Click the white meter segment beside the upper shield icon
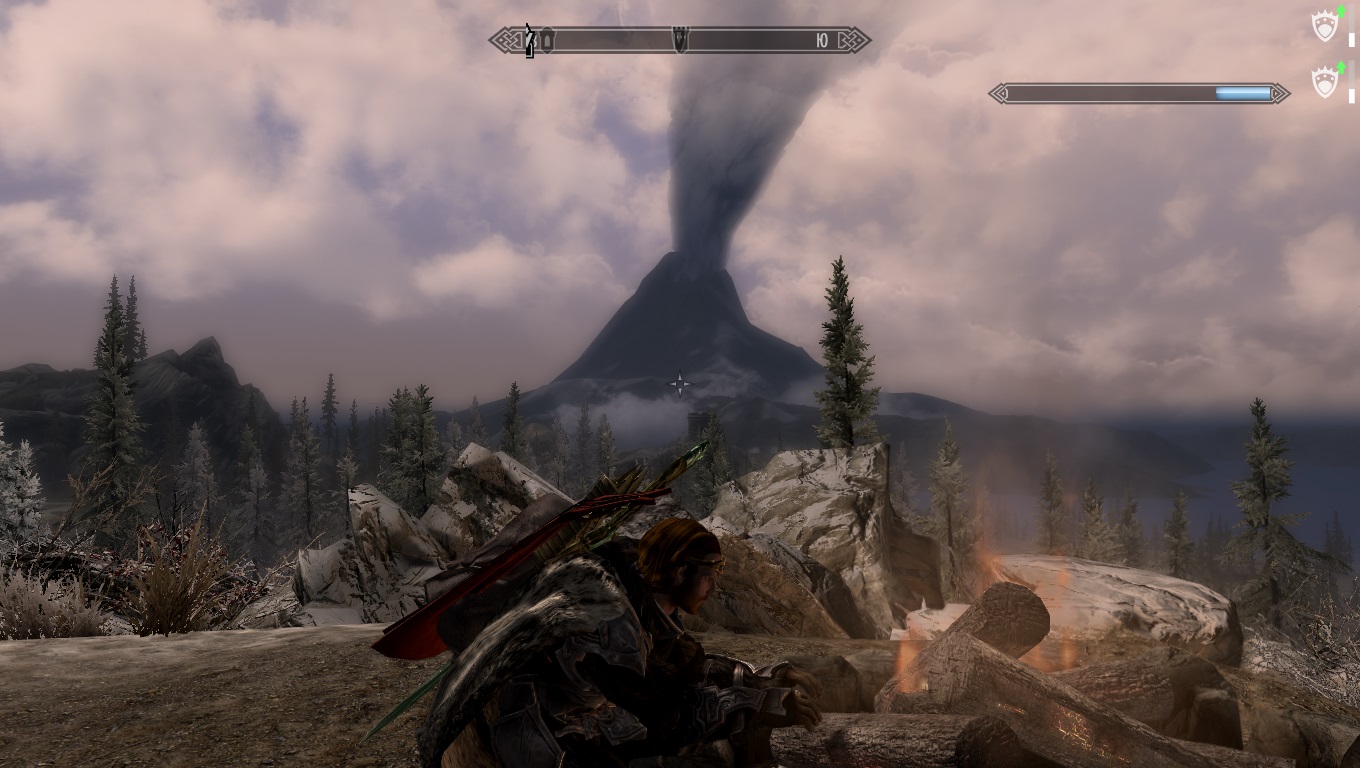Screen dimensions: 1360x768 1351,40
